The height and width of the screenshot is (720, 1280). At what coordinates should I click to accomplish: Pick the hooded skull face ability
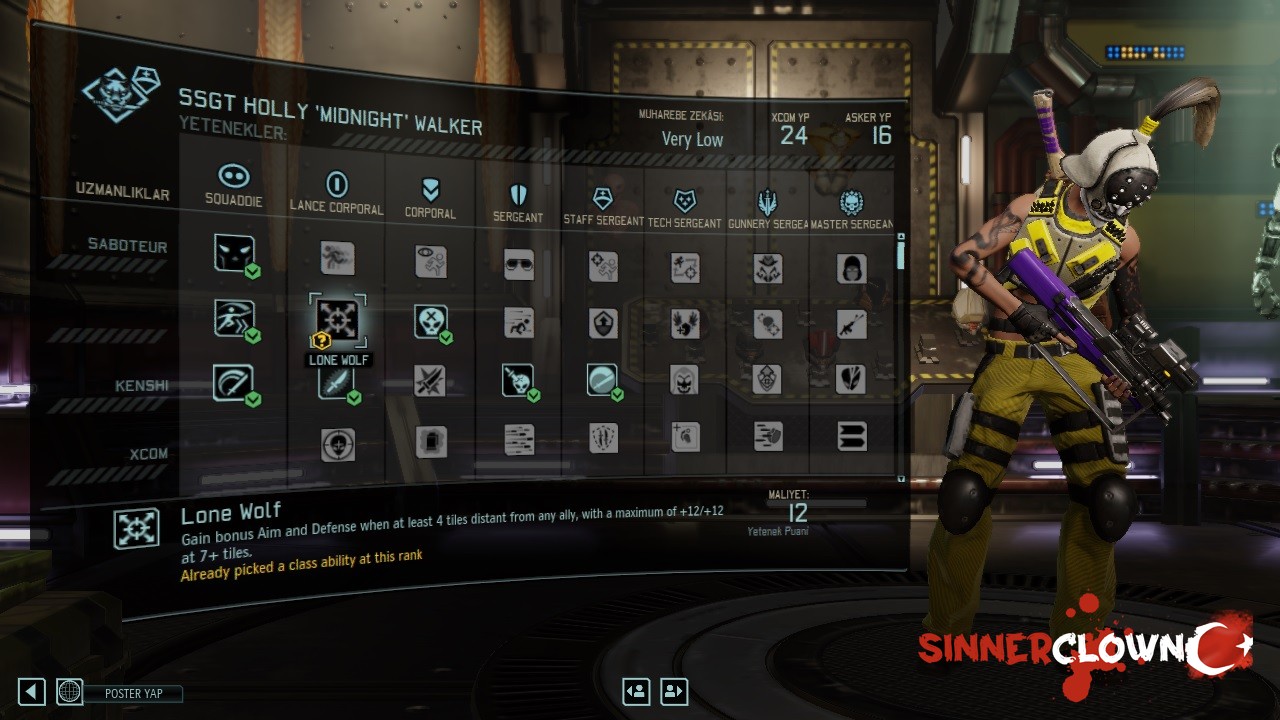point(684,380)
